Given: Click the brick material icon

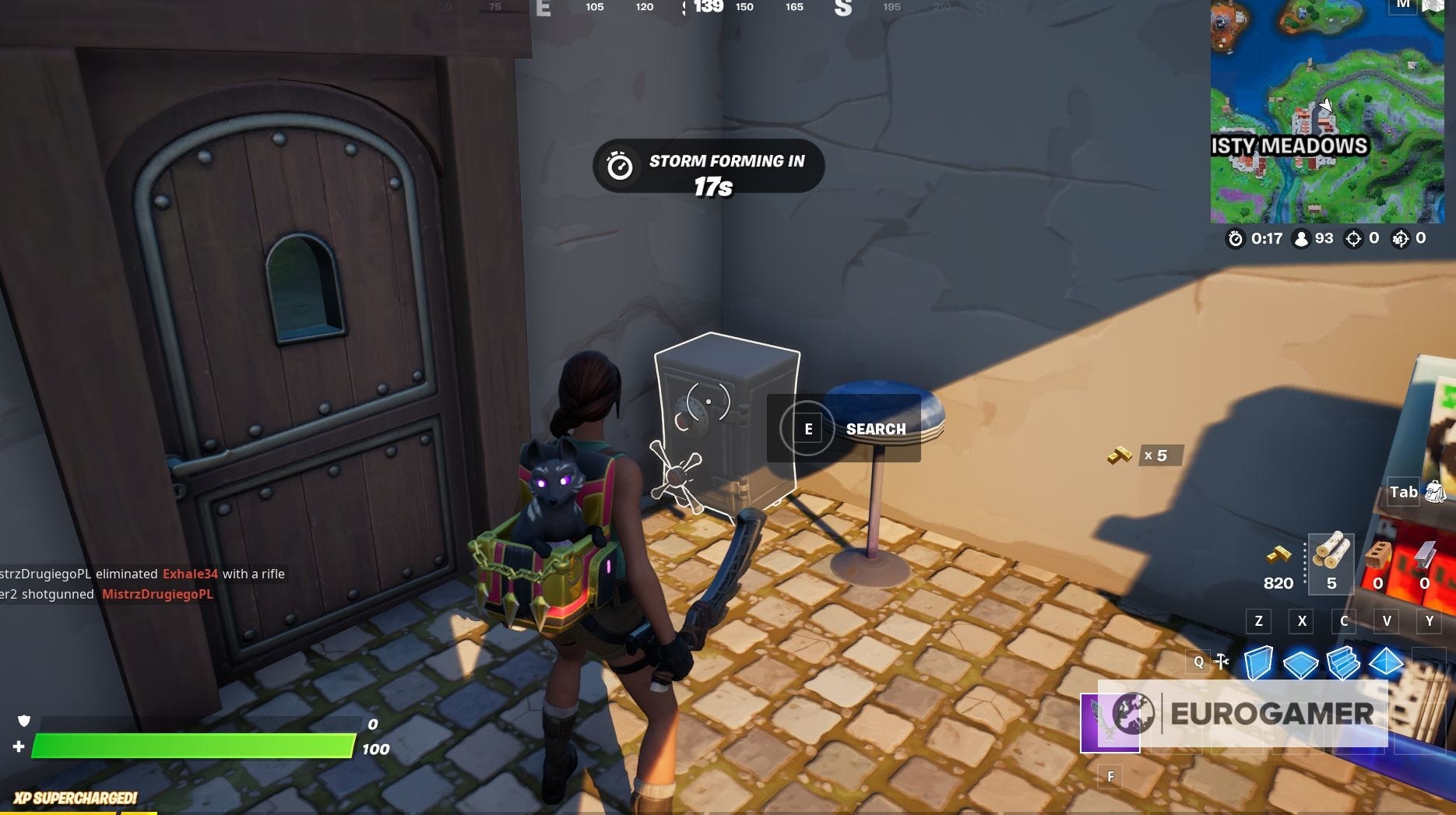Looking at the screenshot, I should (x=1379, y=553).
